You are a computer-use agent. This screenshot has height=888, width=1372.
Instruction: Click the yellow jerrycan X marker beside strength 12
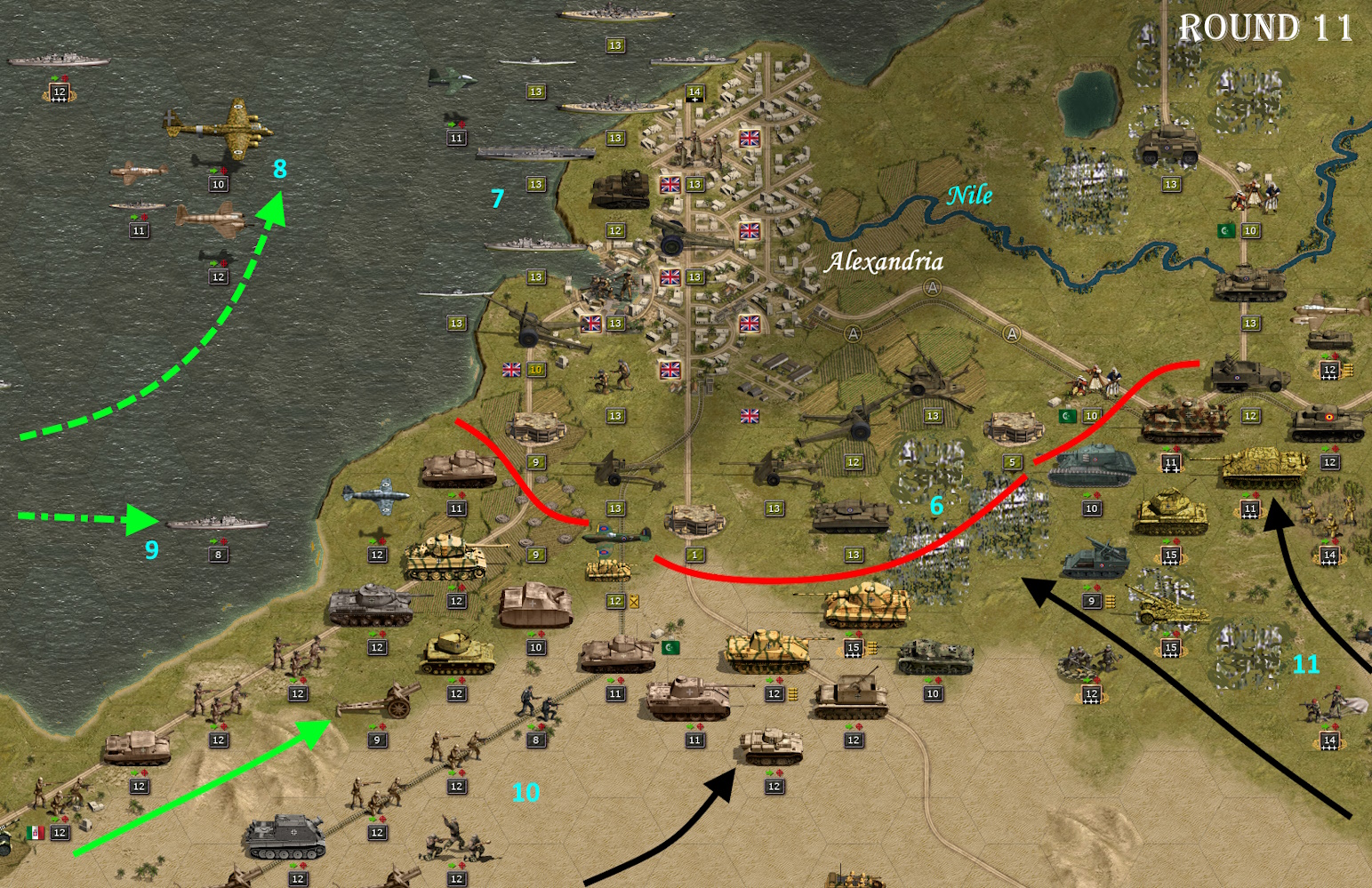coord(634,601)
